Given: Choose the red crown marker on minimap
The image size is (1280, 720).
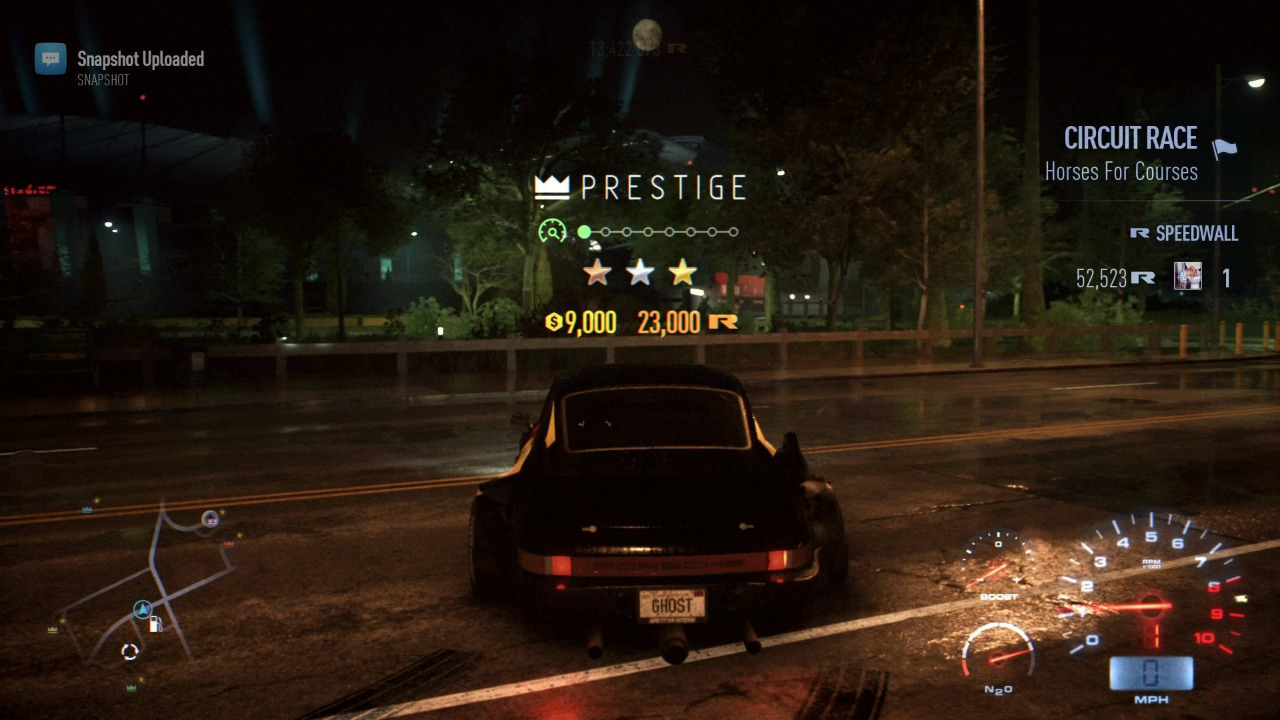Looking at the screenshot, I should tap(230, 545).
